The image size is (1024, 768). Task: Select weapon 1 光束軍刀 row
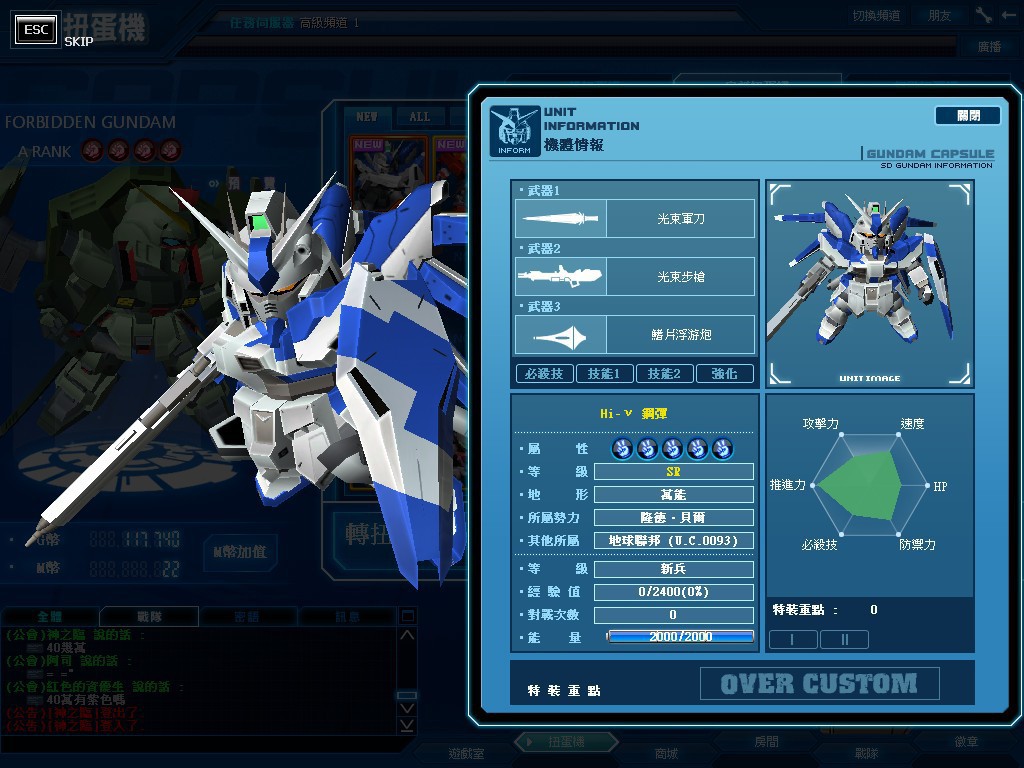tap(635, 218)
